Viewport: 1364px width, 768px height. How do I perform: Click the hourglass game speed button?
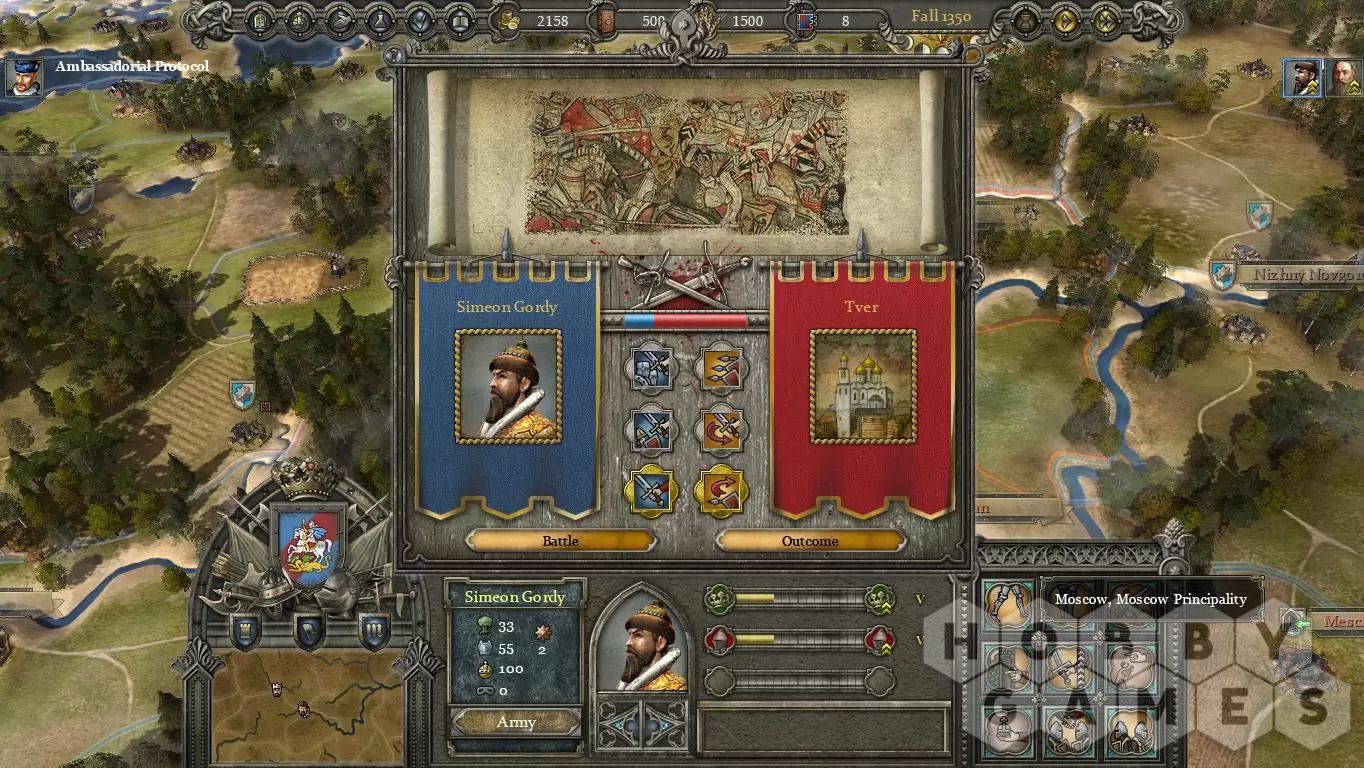(x=1027, y=20)
